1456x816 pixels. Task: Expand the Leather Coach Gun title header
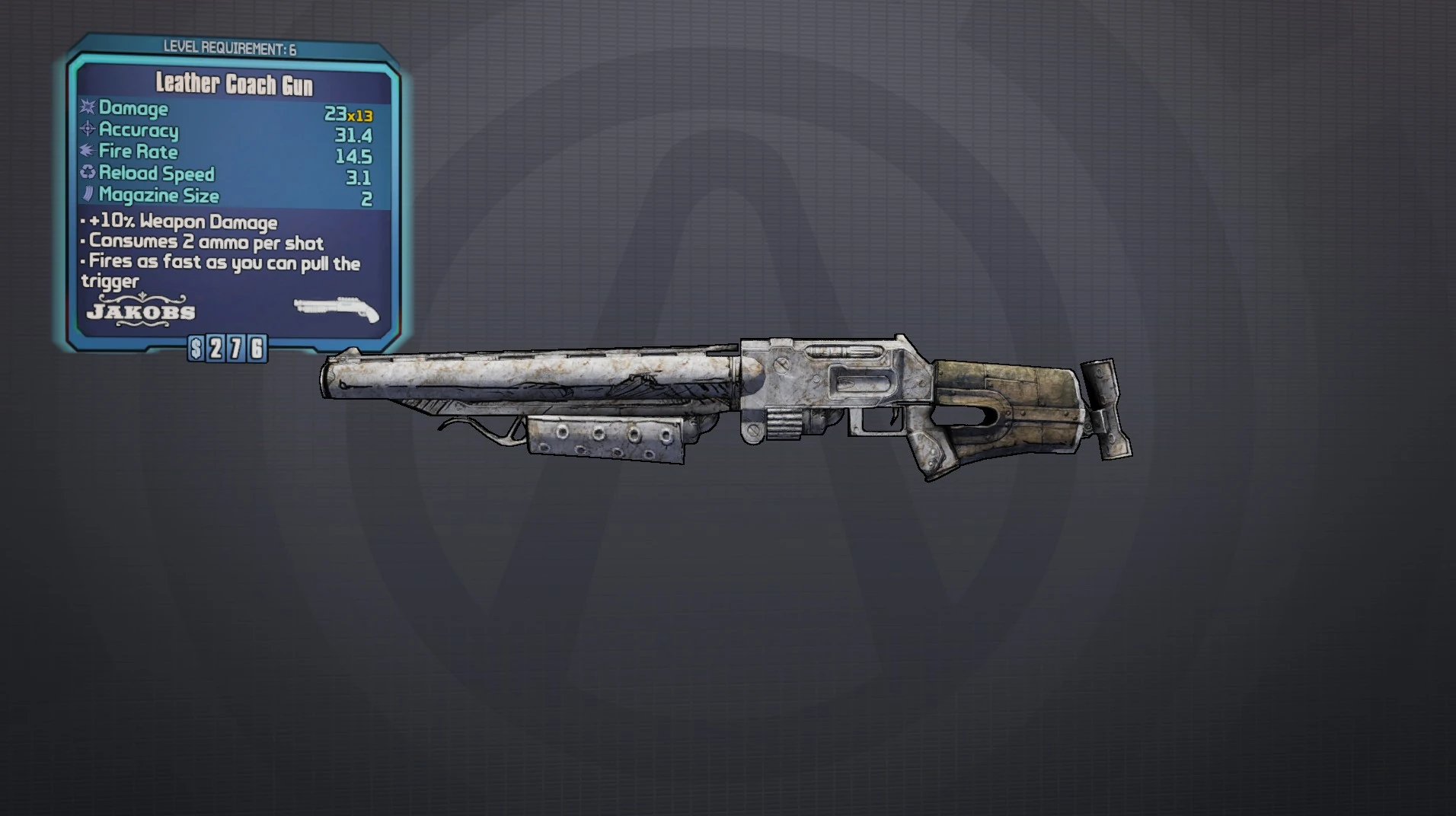(x=232, y=84)
